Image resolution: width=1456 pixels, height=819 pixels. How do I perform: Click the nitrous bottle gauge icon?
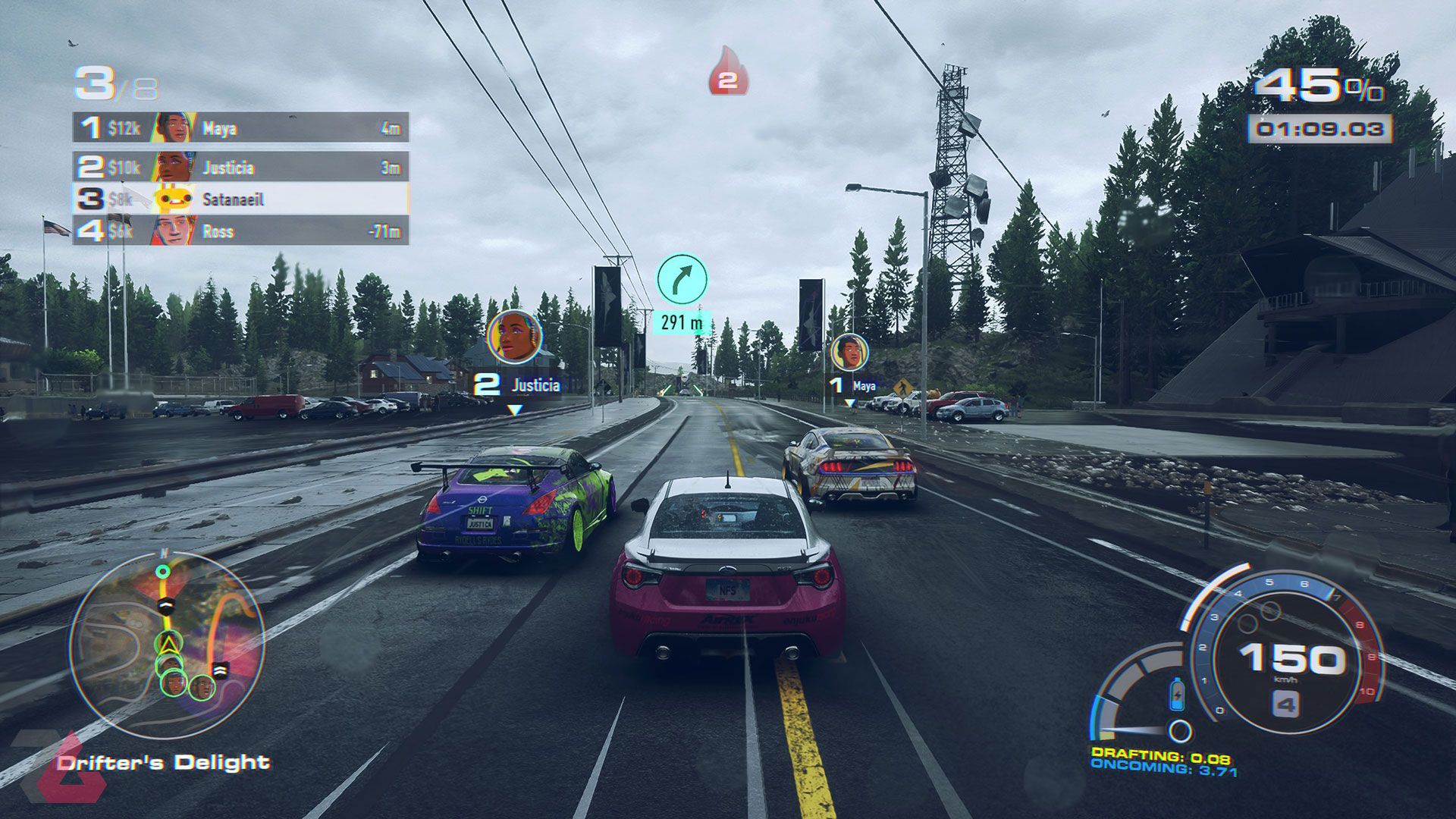1176,694
